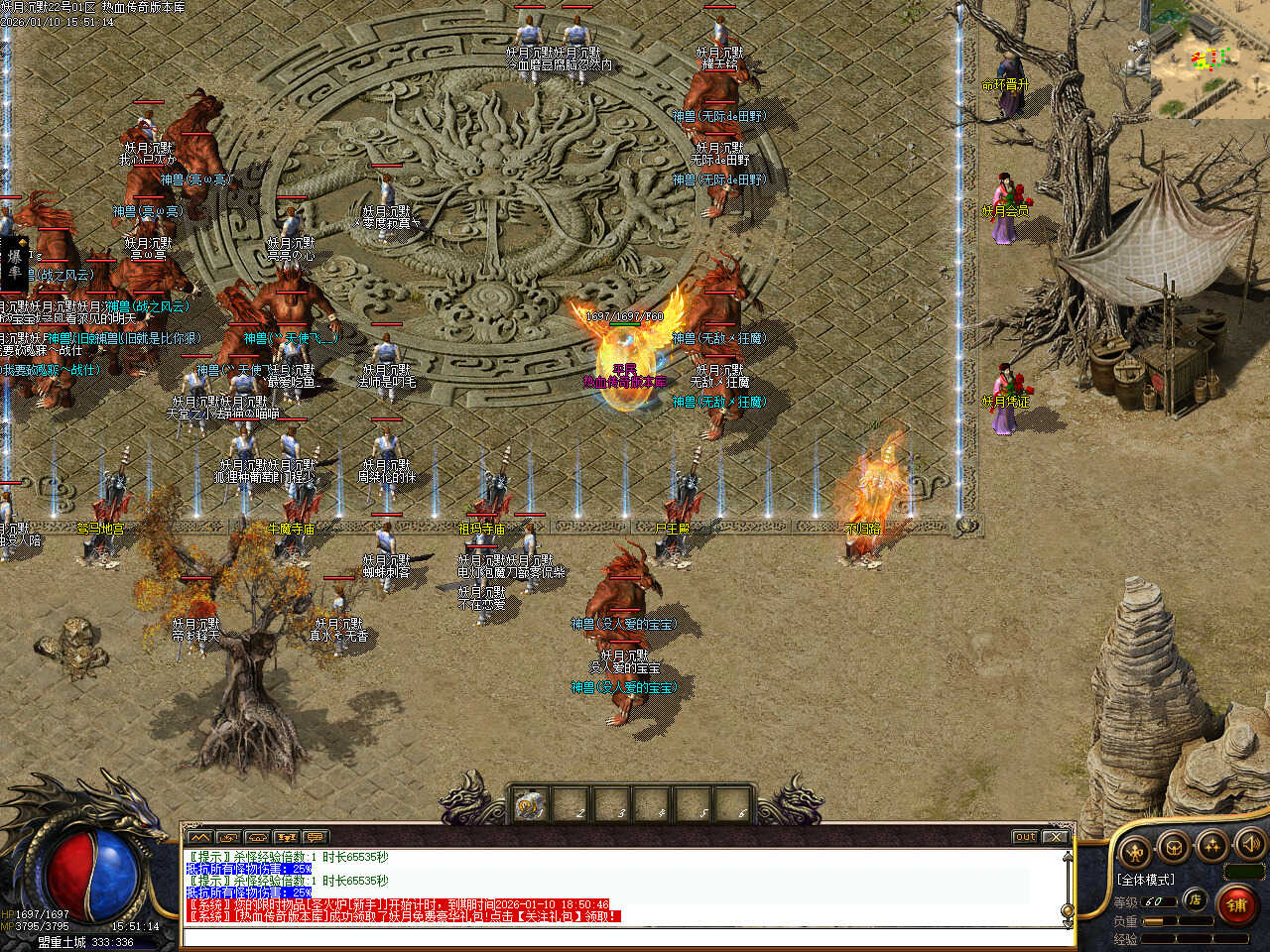The image size is (1270, 952).
Task: Open the minimap
Action: pos(1209,58)
